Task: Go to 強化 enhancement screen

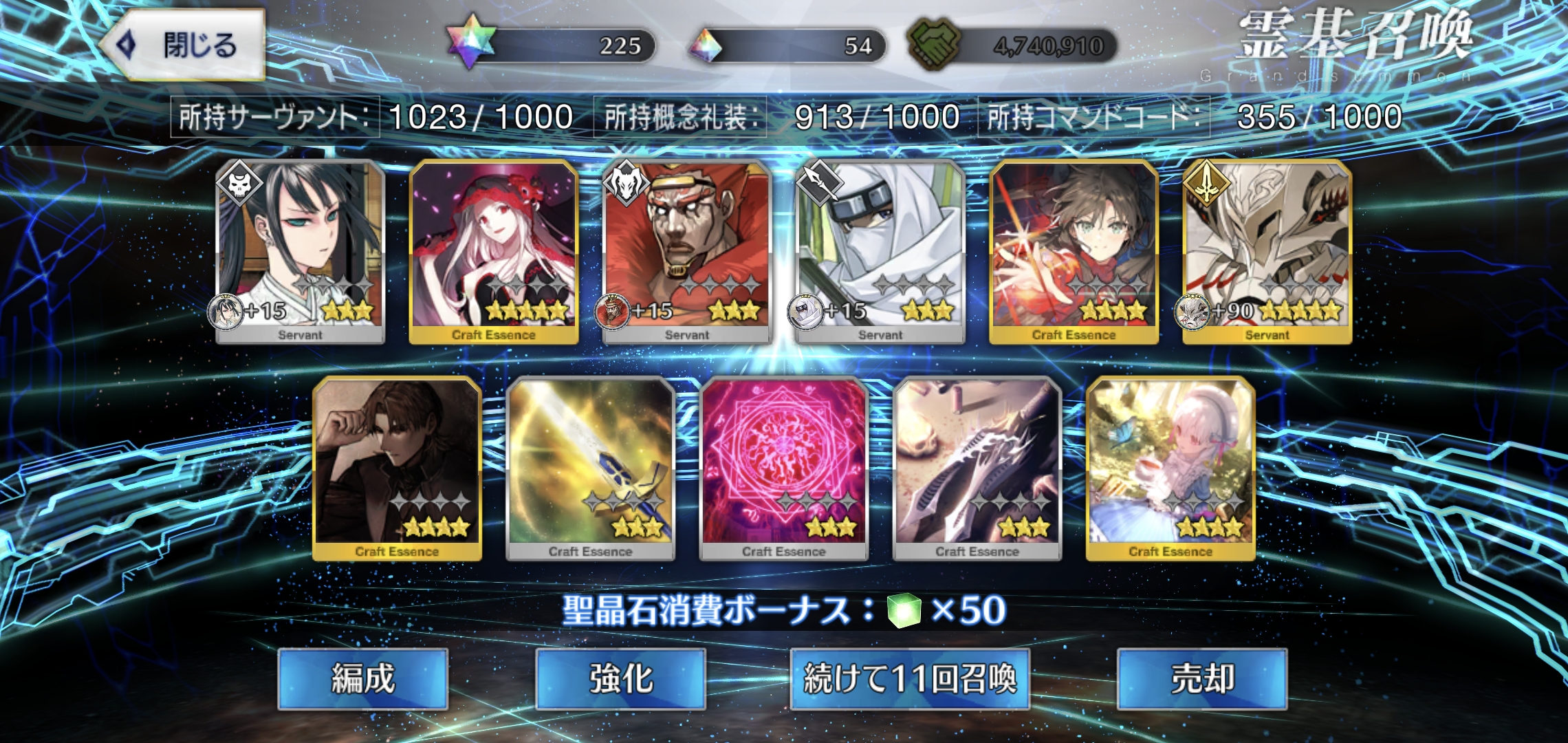Action: pyautogui.click(x=620, y=678)
